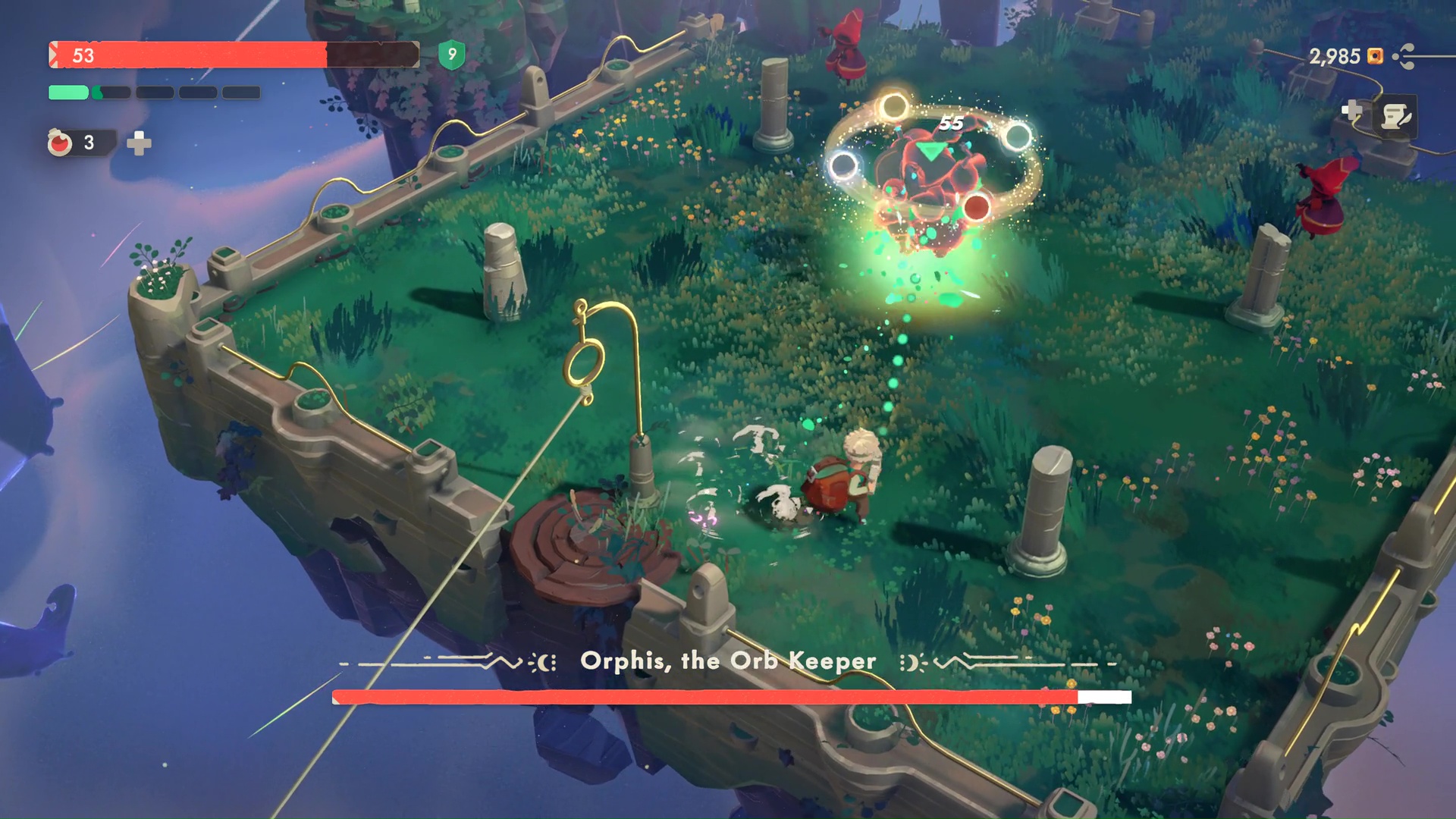Click the red orb circling Orphis
The width and height of the screenshot is (1456, 819).
pos(978,204)
